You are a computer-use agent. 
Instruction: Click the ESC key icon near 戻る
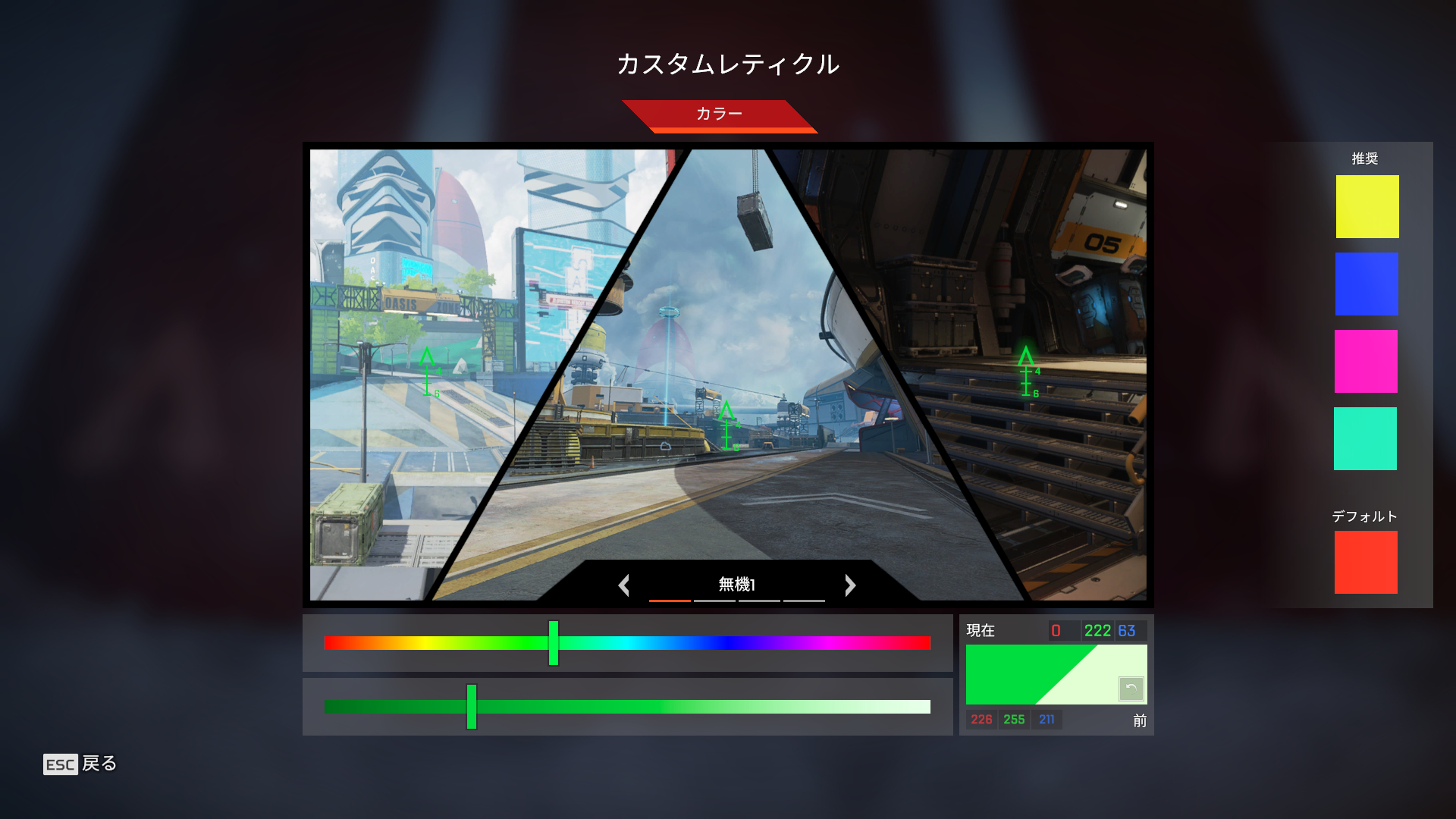pos(59,765)
